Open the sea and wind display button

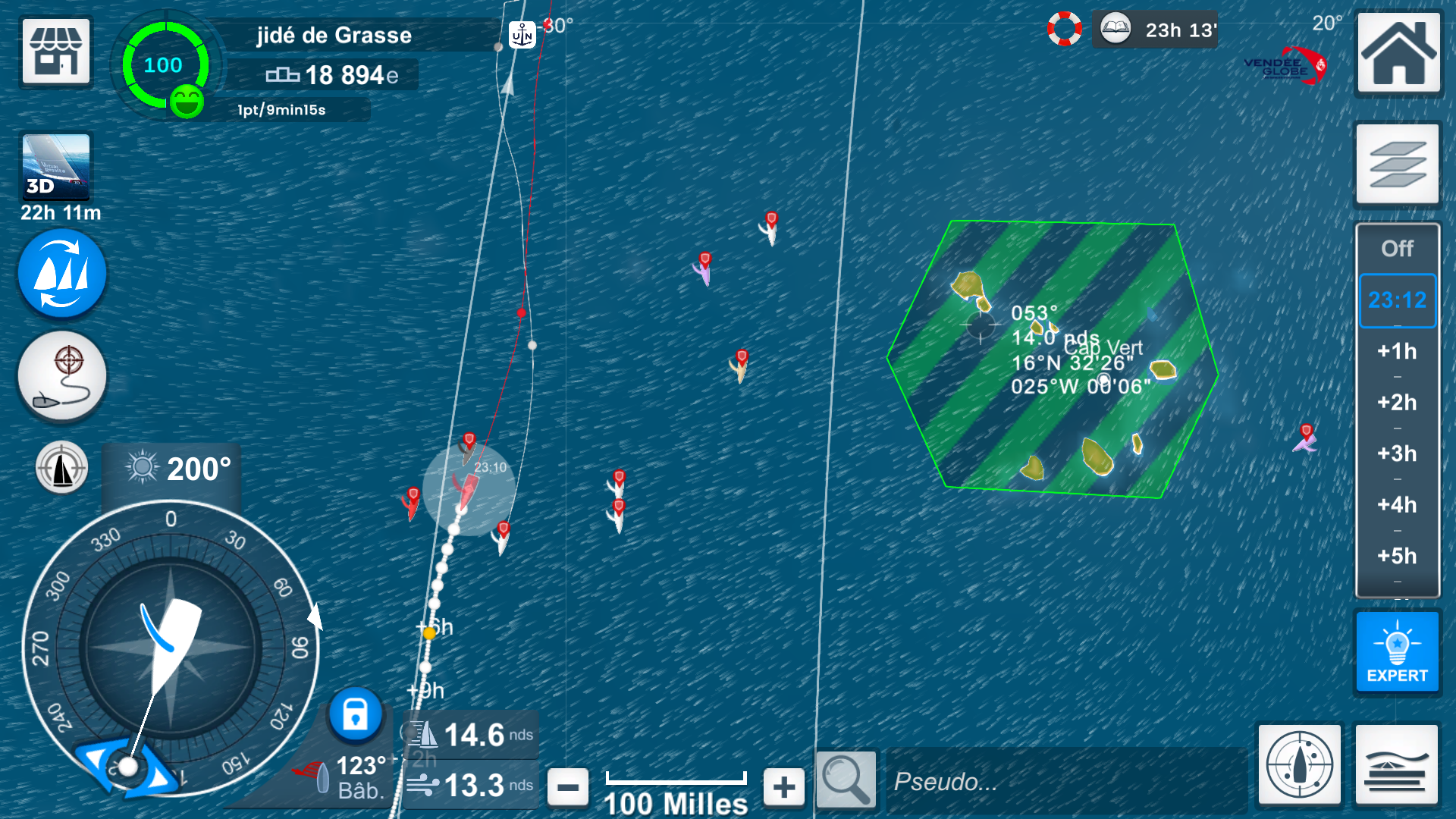1396,764
